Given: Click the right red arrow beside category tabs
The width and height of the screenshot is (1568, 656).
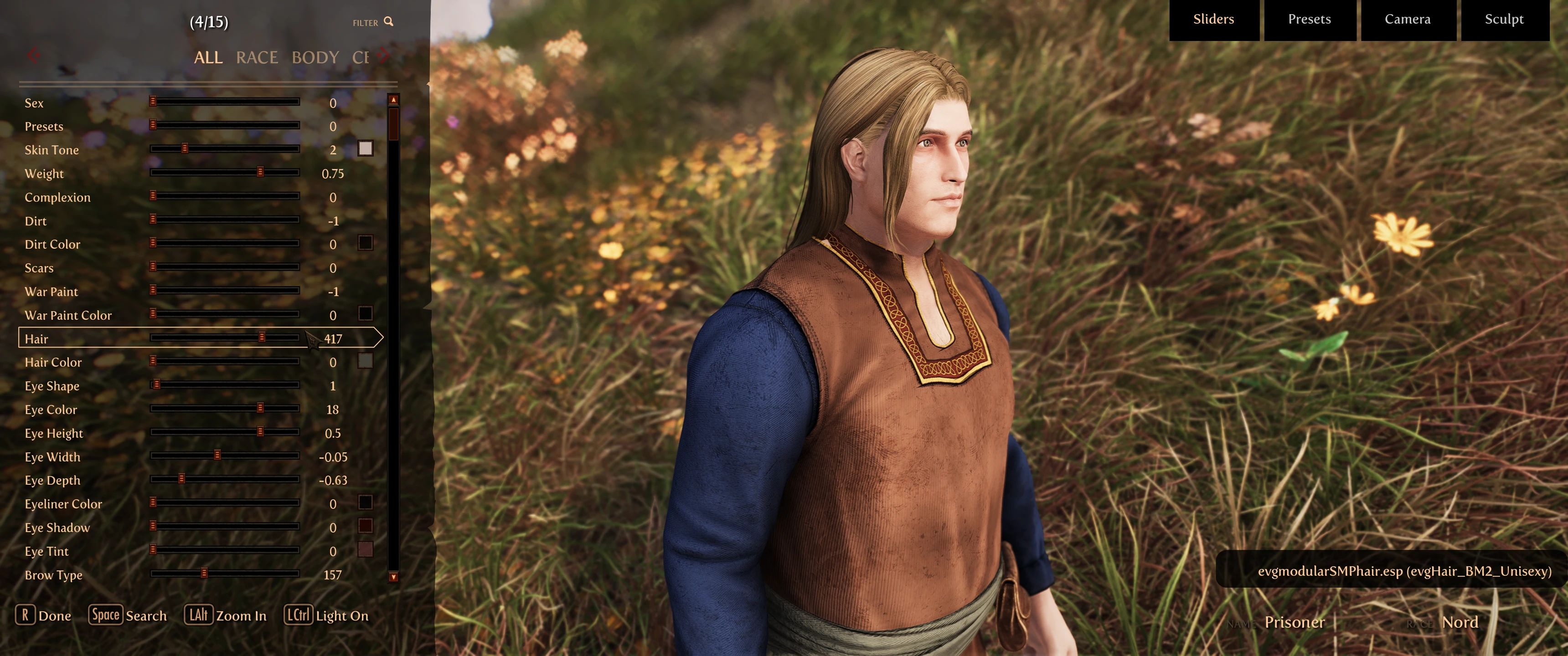Looking at the screenshot, I should [383, 55].
